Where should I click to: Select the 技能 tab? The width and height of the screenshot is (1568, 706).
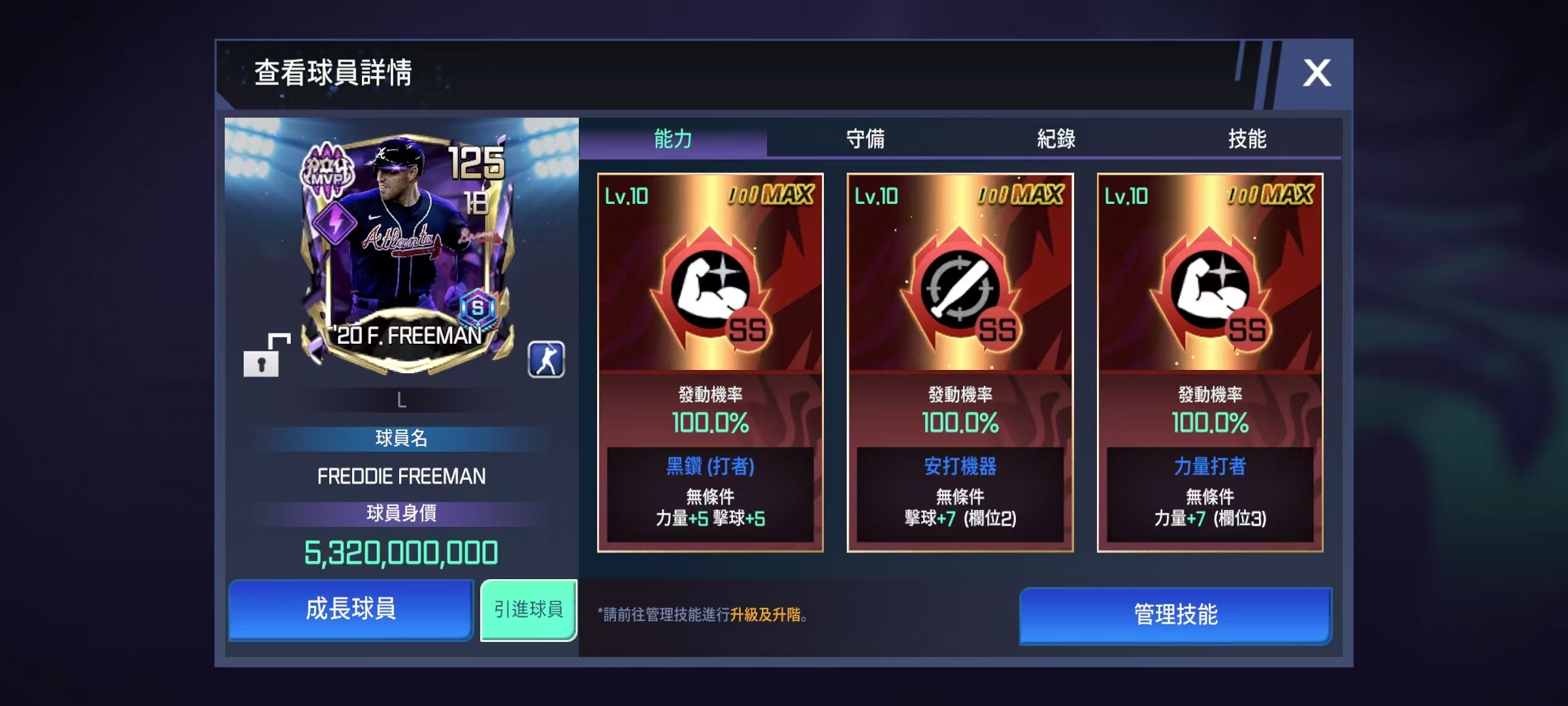(x=1247, y=139)
